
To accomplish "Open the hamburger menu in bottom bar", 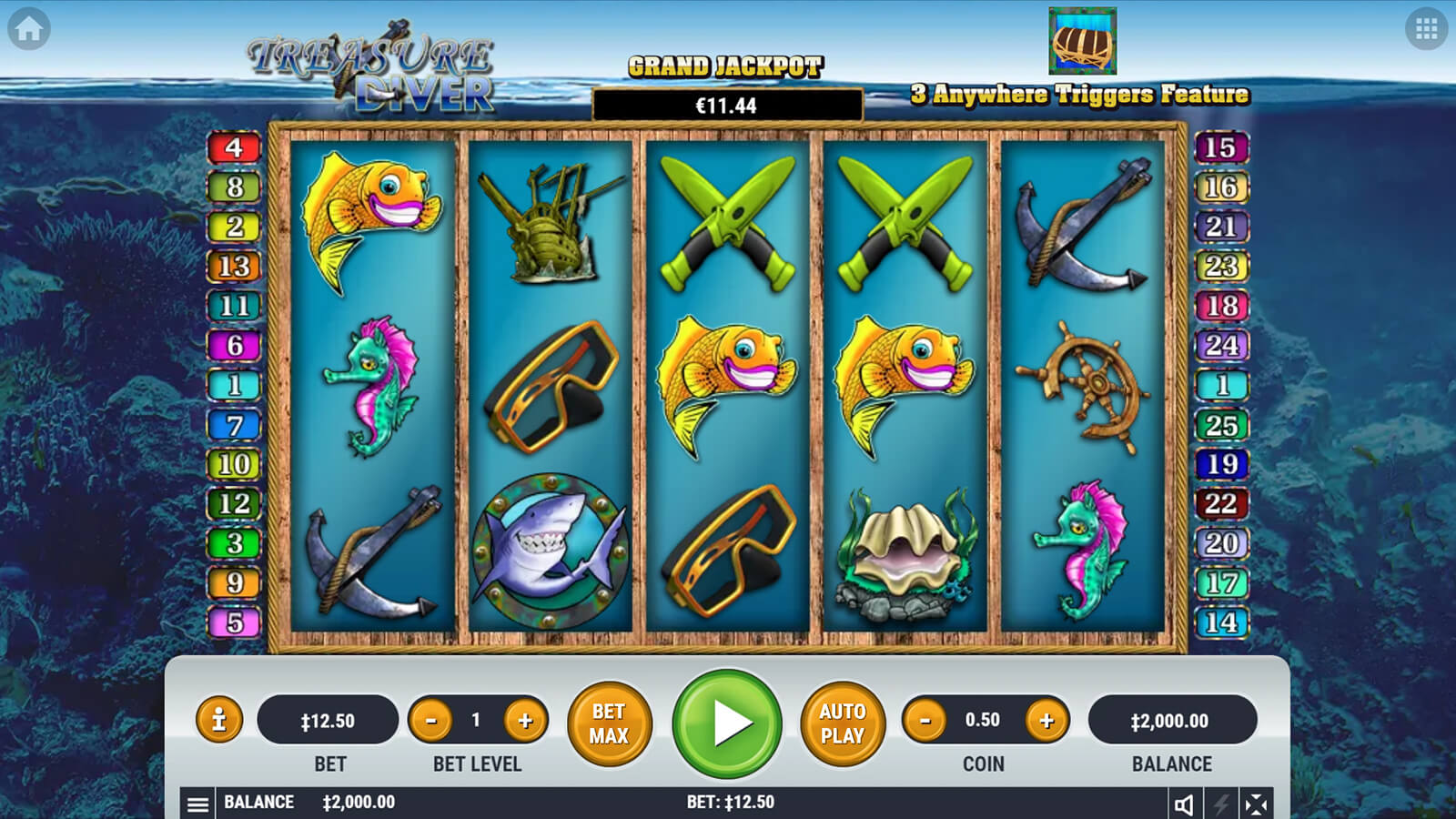I will [197, 804].
